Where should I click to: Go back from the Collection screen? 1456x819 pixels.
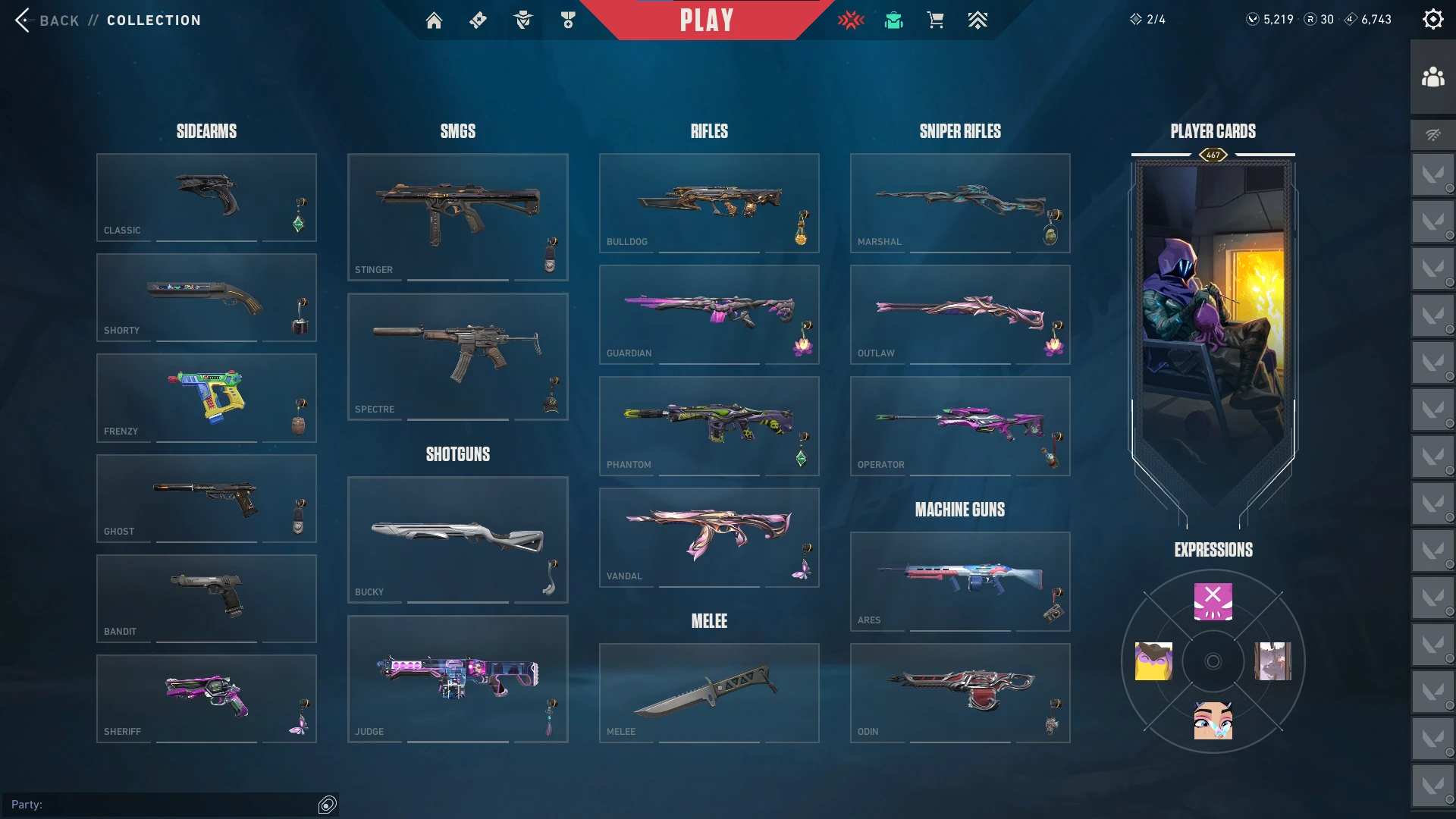pos(47,20)
